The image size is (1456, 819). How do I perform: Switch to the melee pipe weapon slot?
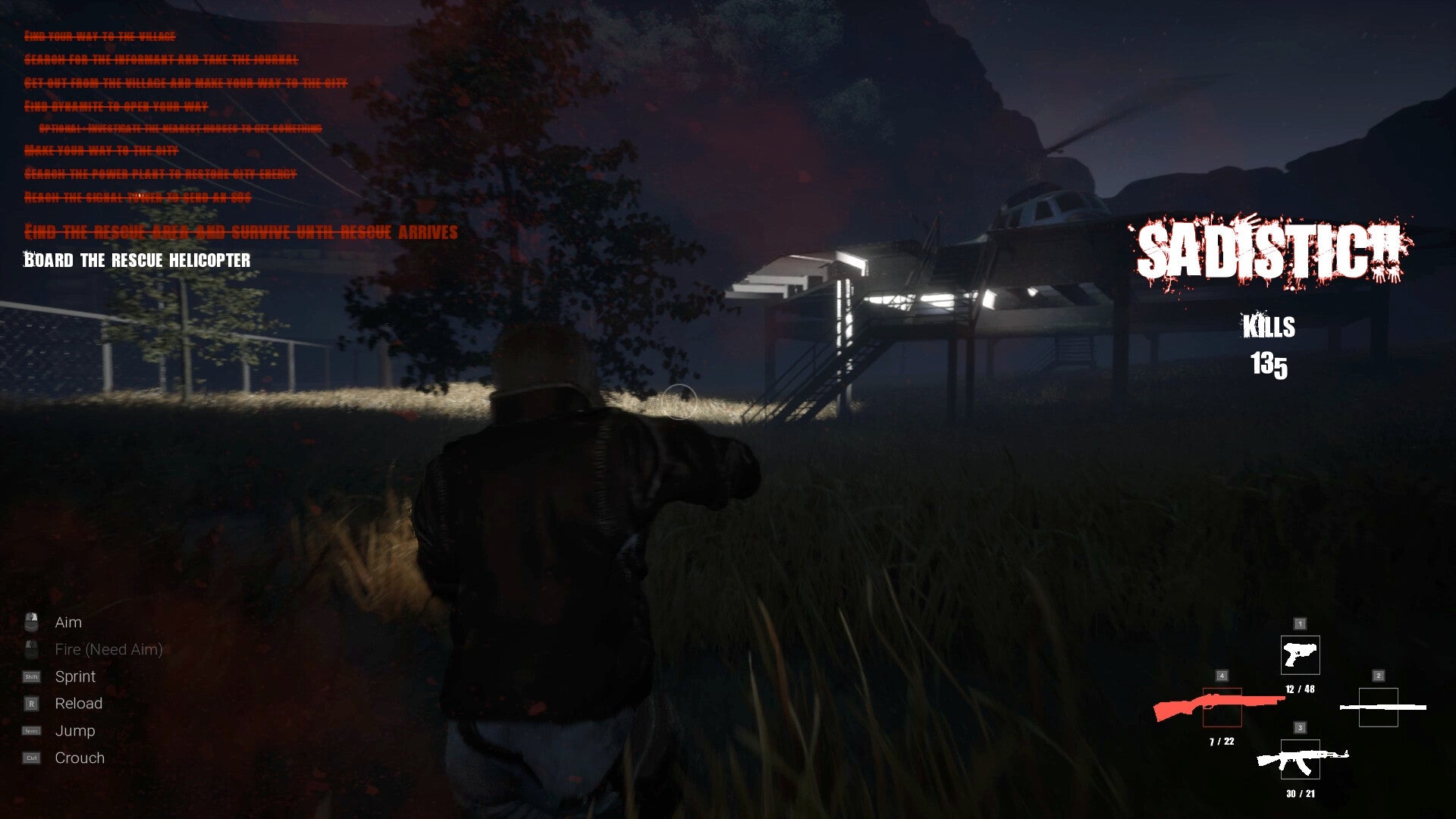(1378, 707)
